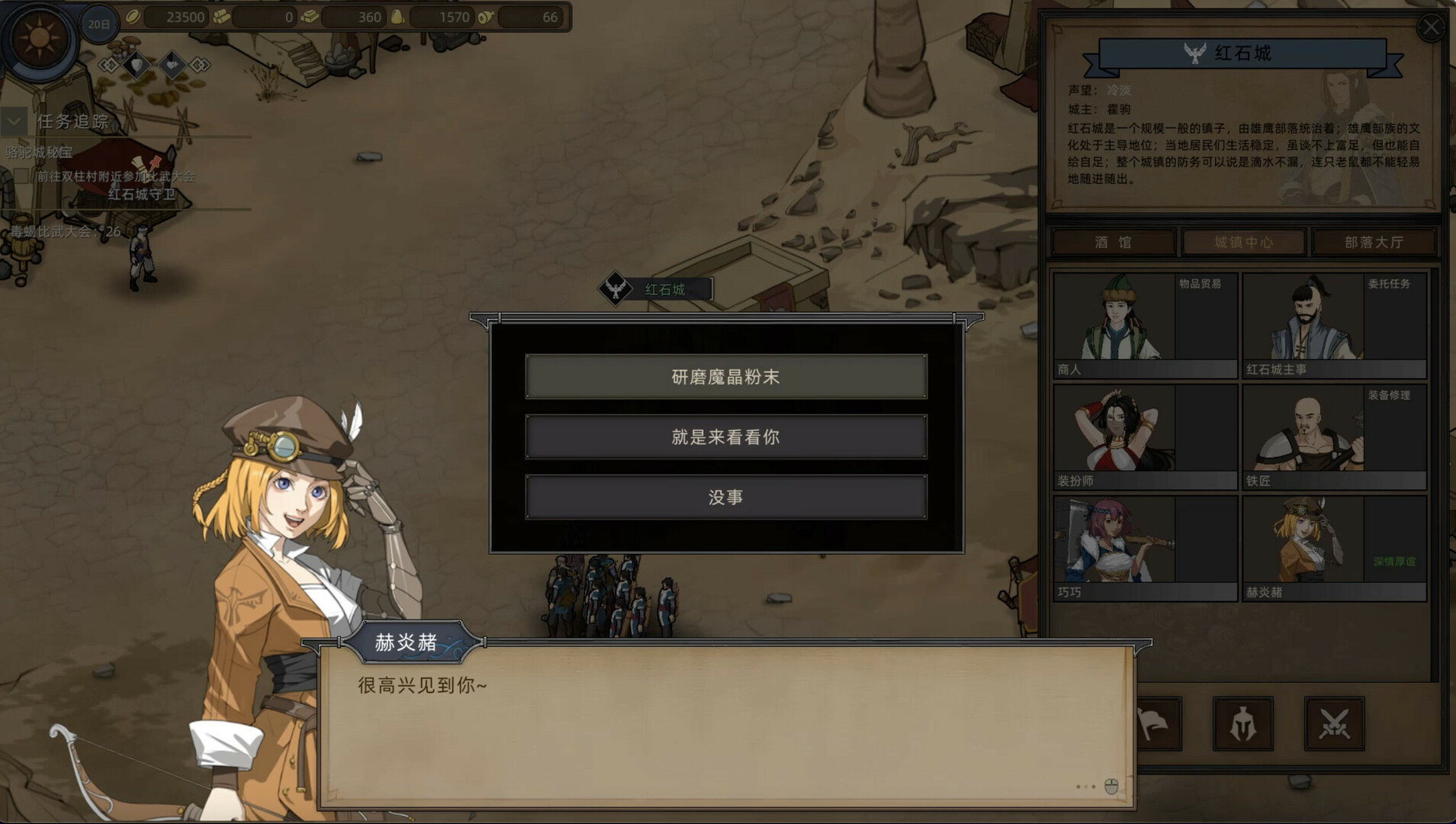Choose the 研磨魔晶粉末 dialogue option
Image resolution: width=1456 pixels, height=824 pixels.
tap(725, 376)
